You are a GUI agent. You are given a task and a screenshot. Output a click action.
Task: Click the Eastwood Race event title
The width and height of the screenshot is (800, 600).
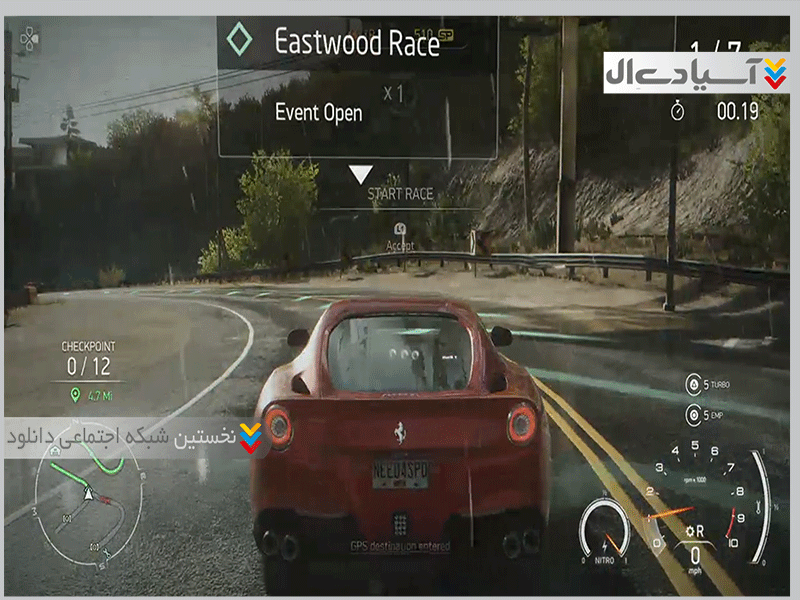tap(357, 41)
